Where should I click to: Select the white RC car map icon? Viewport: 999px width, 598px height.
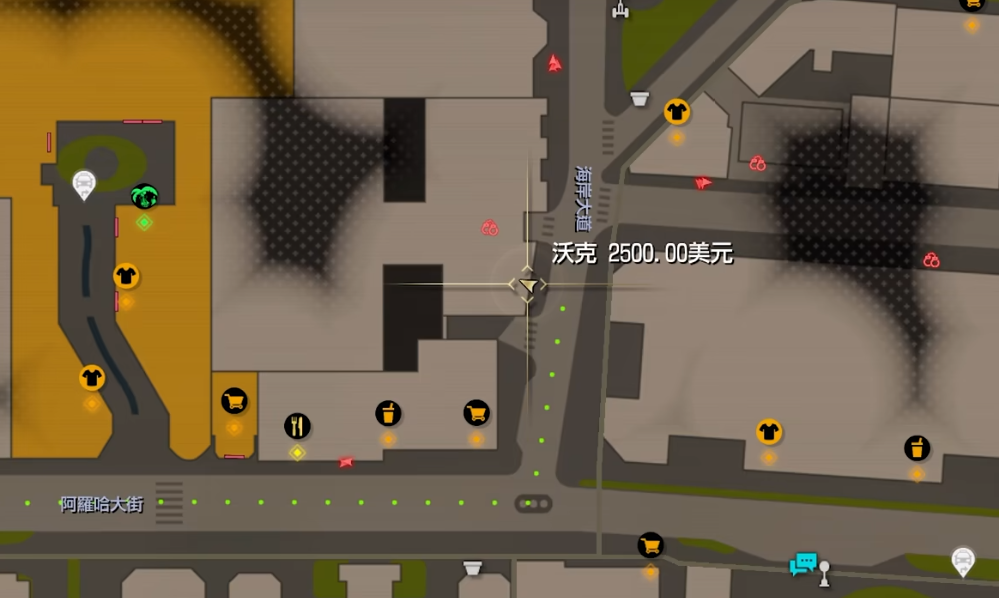pos(620,9)
